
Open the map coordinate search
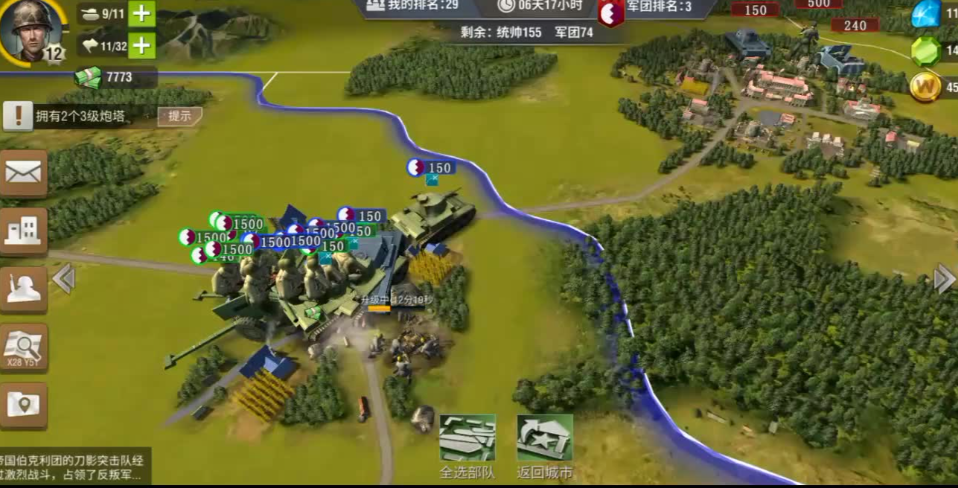click(23, 347)
